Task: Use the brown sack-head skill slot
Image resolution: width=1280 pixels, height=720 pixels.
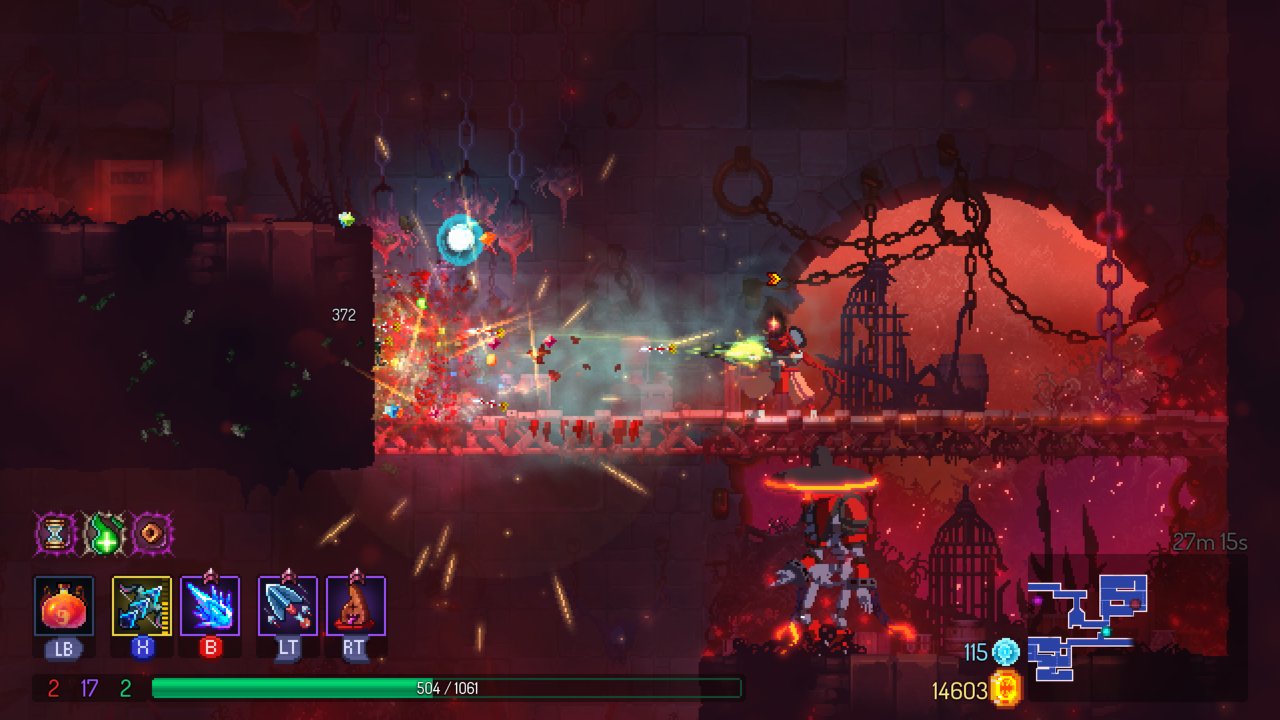Action: coord(356,606)
